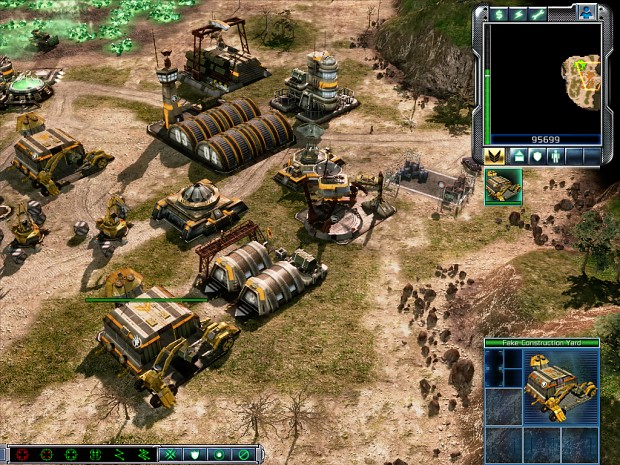Toggle the lightning bolt power mode
The image size is (620, 465).
pos(519,13)
